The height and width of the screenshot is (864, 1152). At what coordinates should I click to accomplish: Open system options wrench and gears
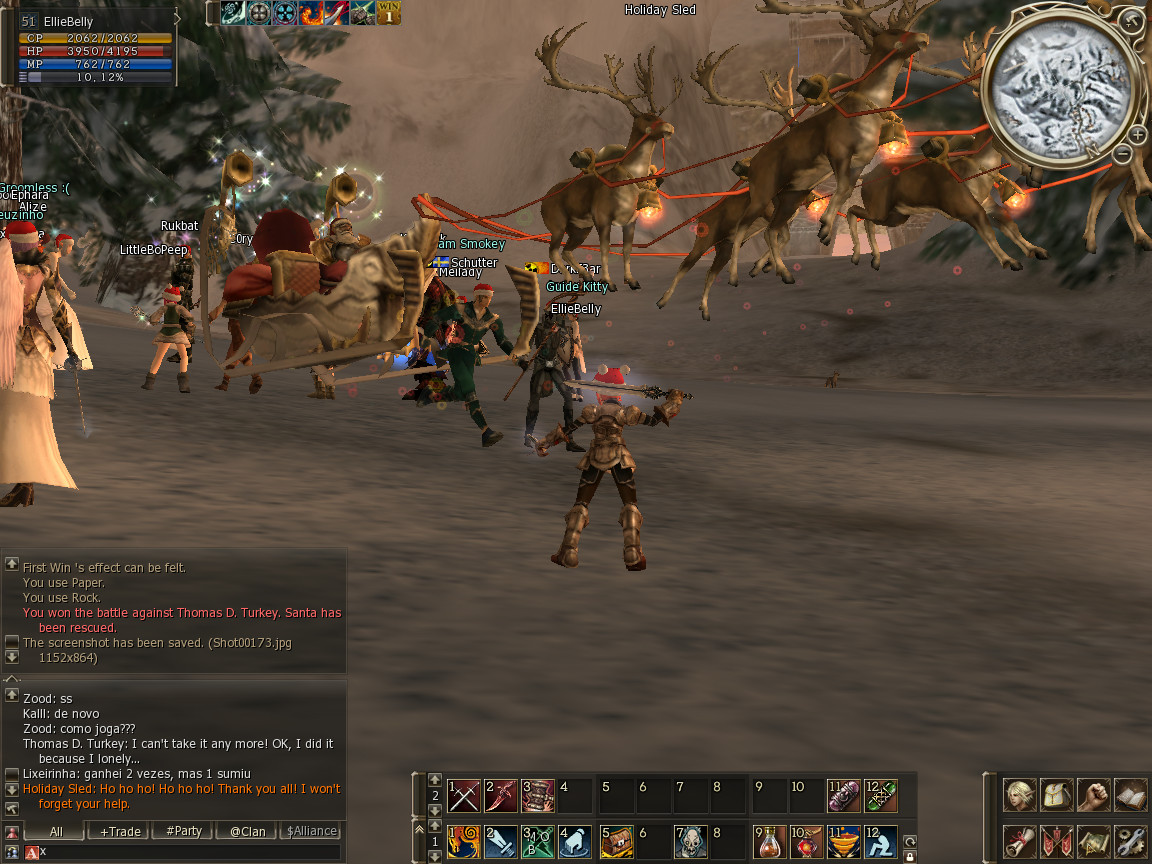(1129, 841)
